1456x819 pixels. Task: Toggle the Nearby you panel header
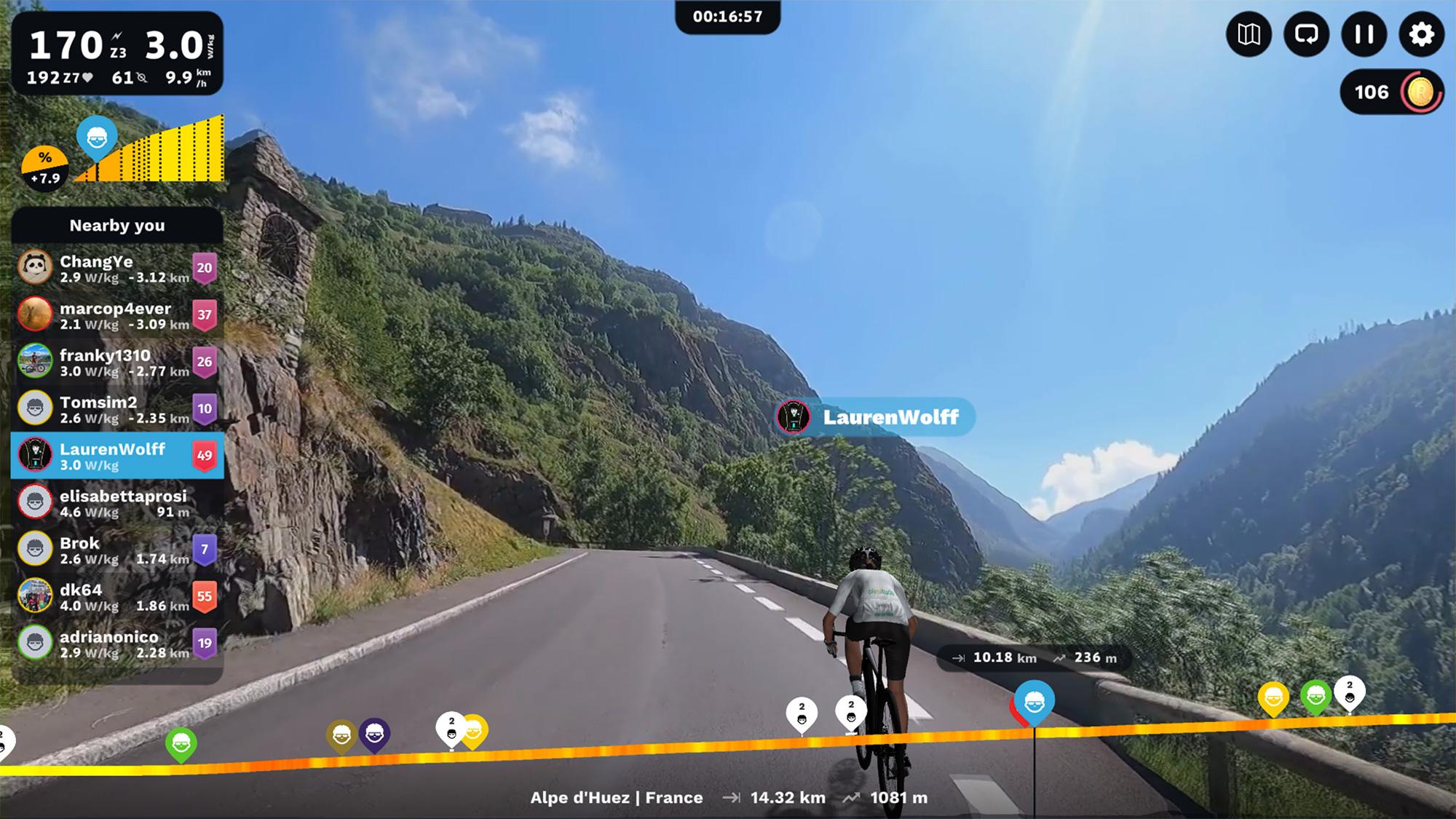(x=116, y=226)
